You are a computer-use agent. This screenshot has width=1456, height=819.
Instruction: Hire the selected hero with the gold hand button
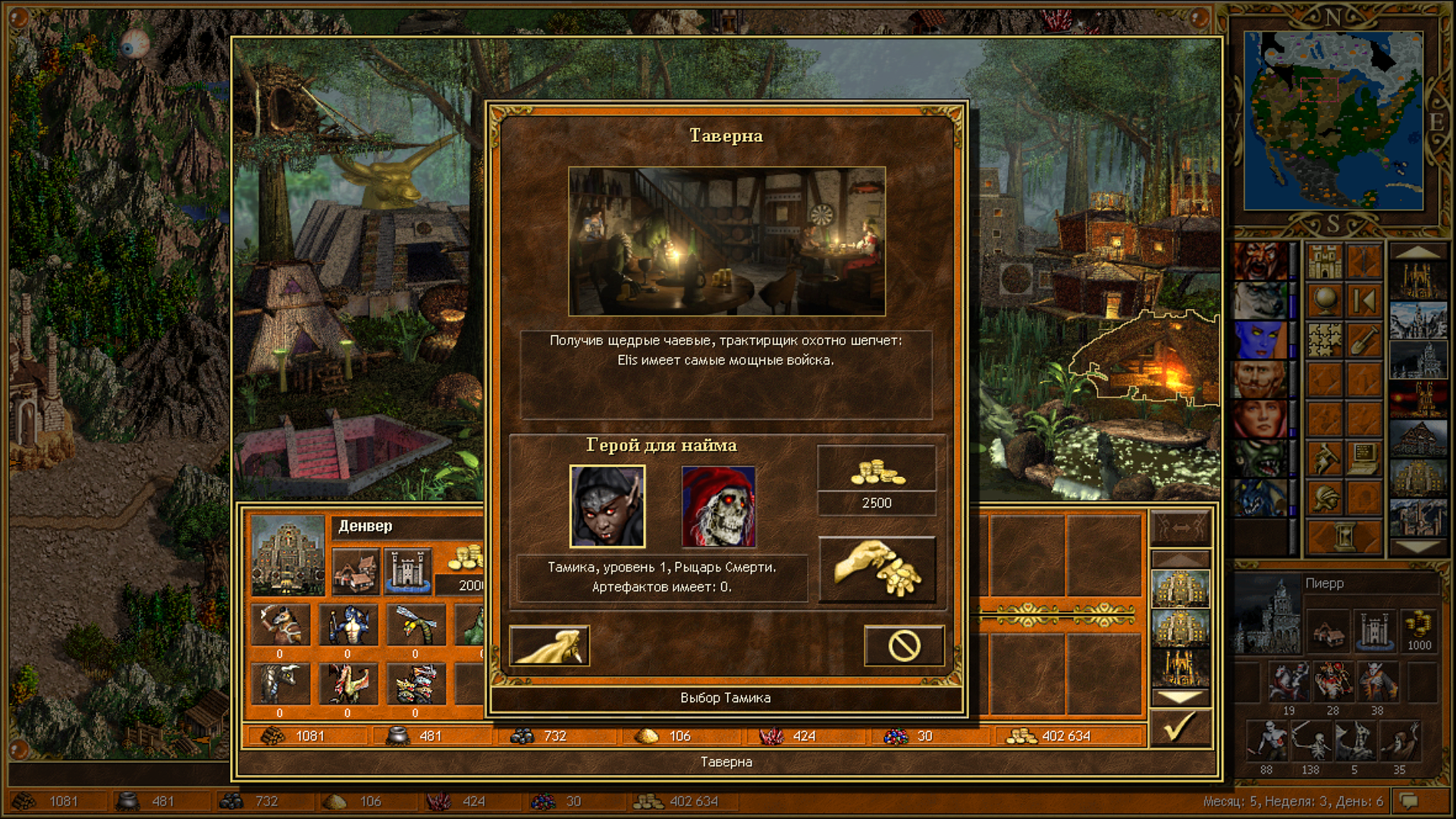click(x=877, y=570)
